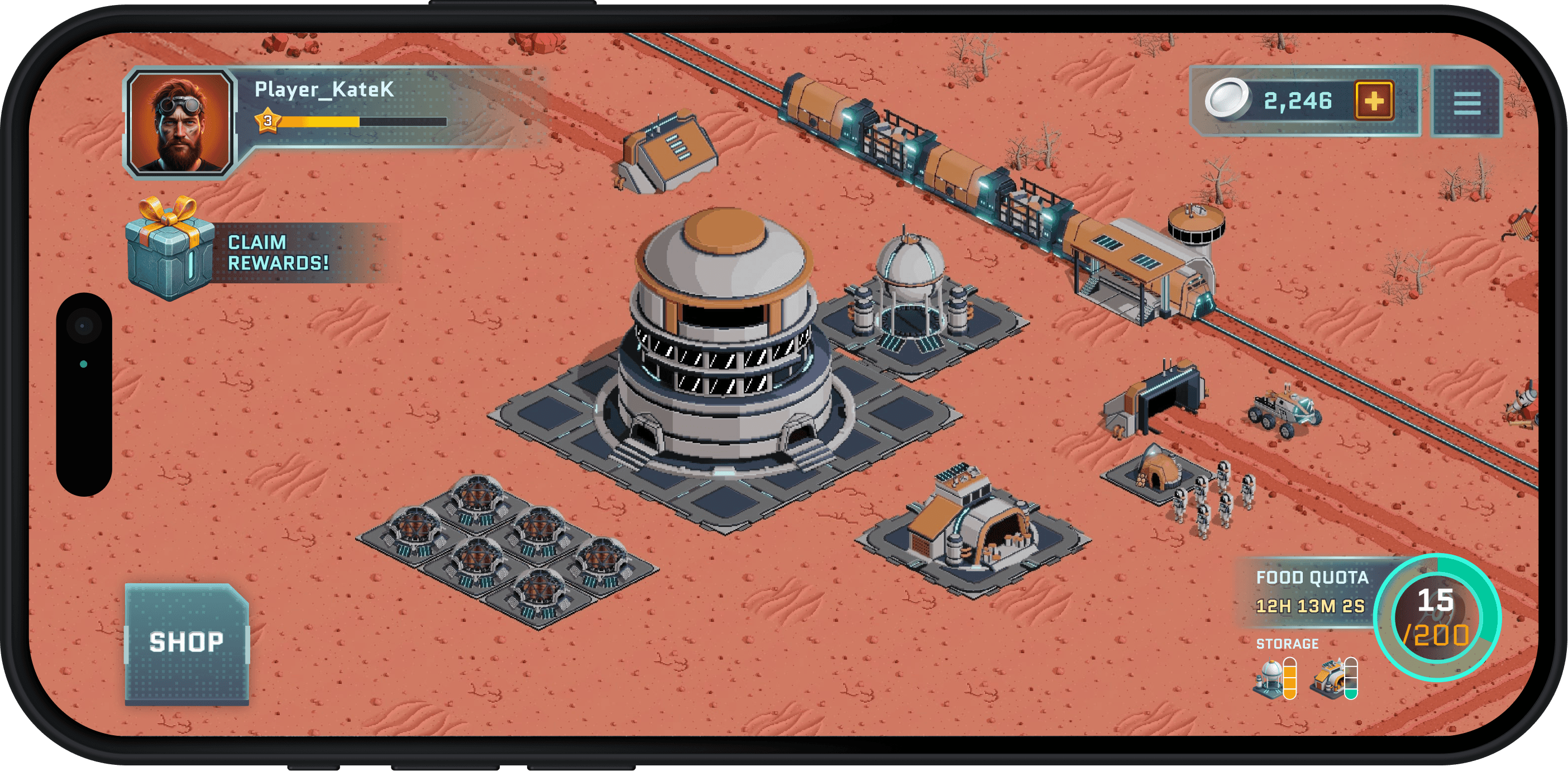Open the Shop
1568x771 pixels.
(x=187, y=642)
